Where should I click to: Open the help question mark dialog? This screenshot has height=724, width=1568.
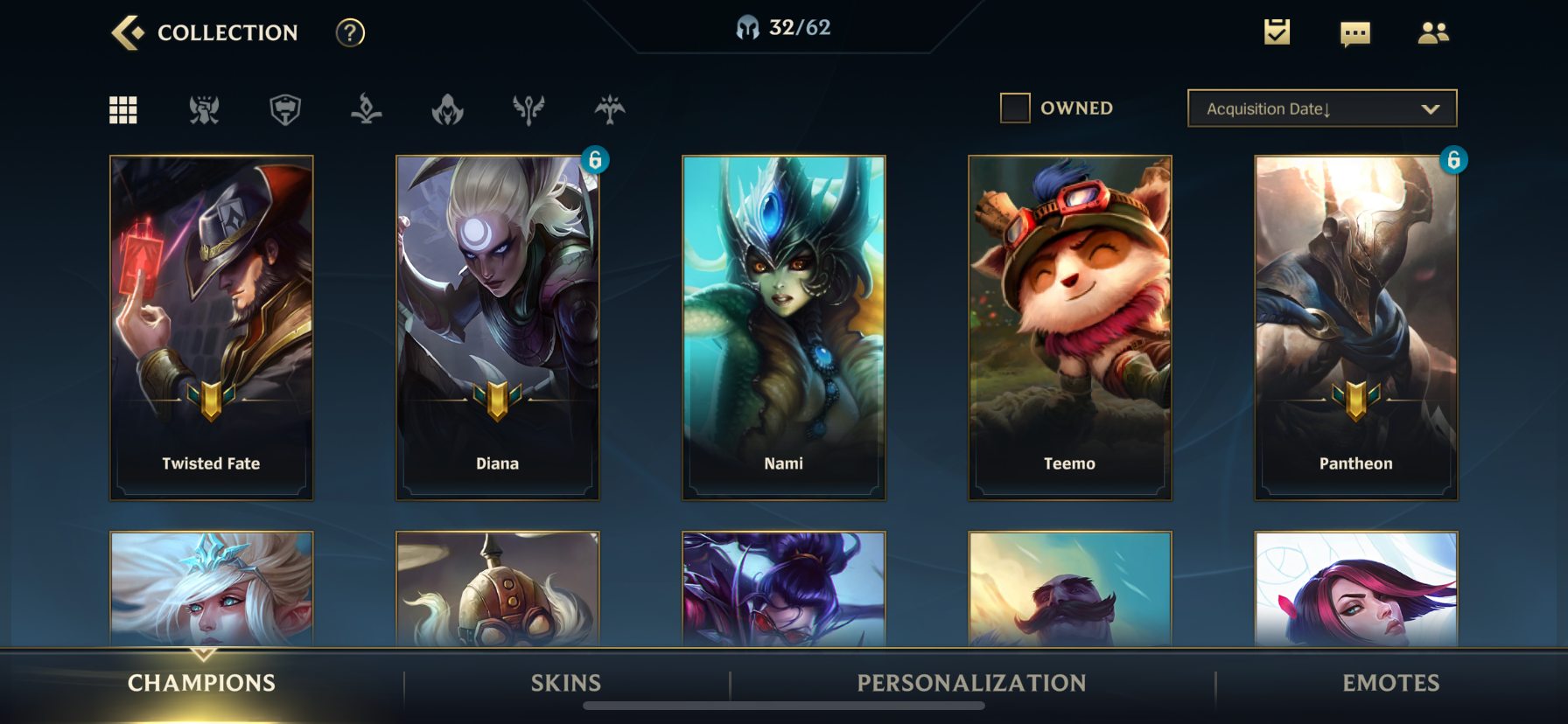click(x=349, y=33)
